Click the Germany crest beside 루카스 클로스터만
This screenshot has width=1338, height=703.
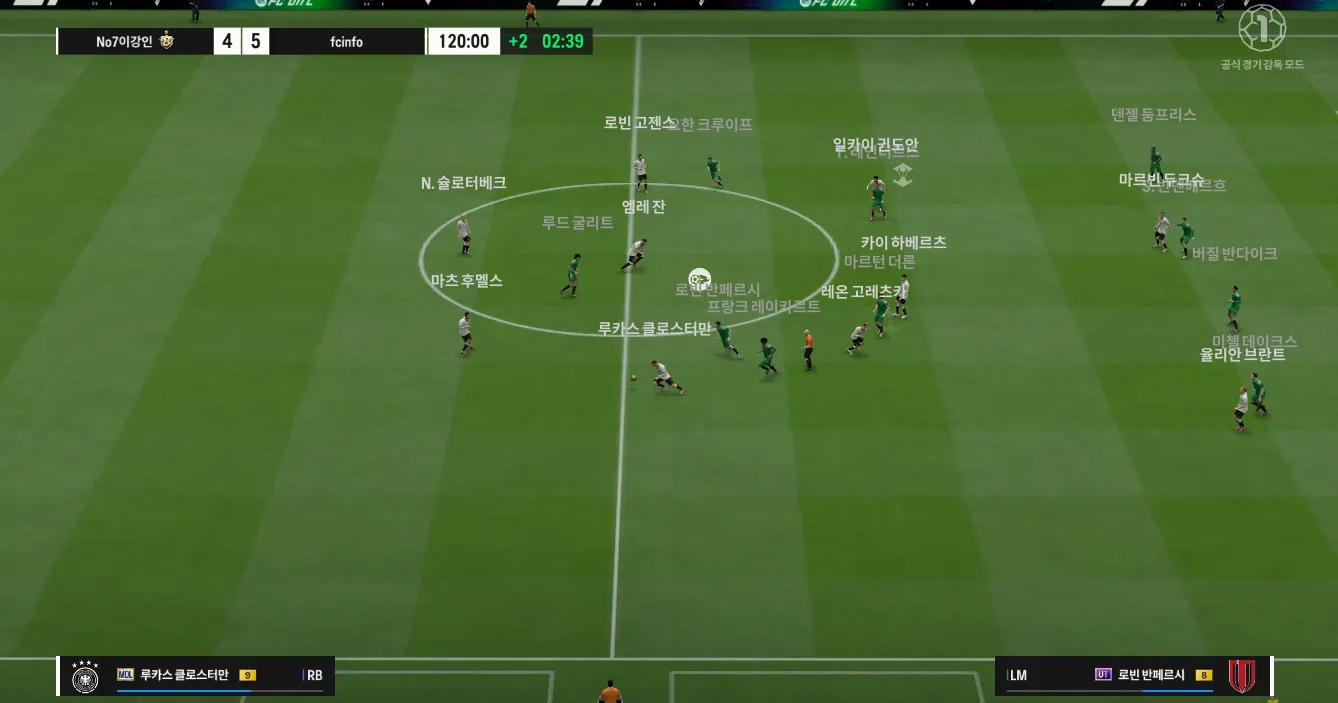[85, 676]
